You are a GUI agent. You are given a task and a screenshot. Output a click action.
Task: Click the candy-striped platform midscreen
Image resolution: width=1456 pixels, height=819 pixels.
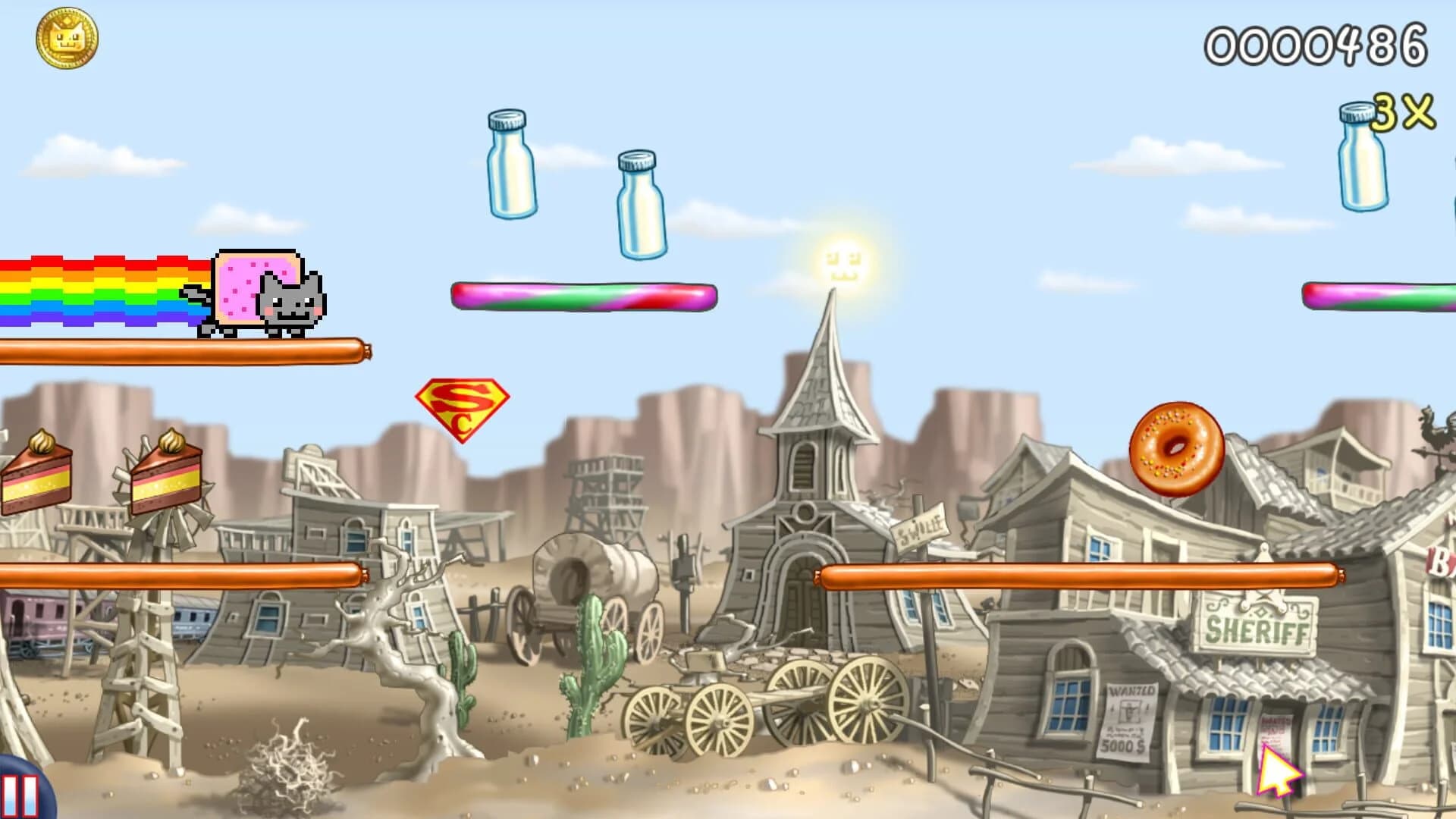click(x=584, y=297)
